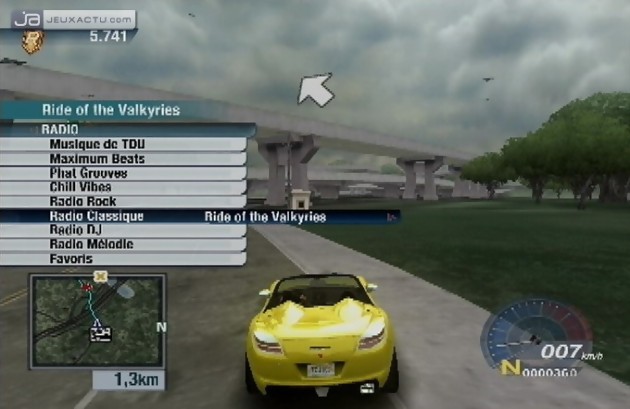630x409 pixels.
Task: Open the Favoris playlist
Action: point(71,259)
